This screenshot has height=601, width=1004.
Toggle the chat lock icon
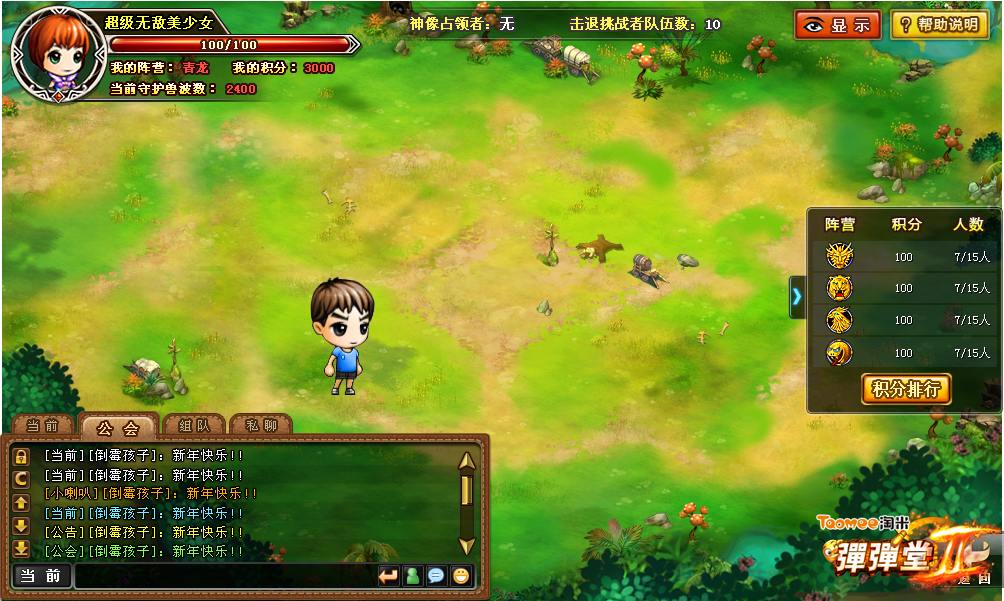20,456
